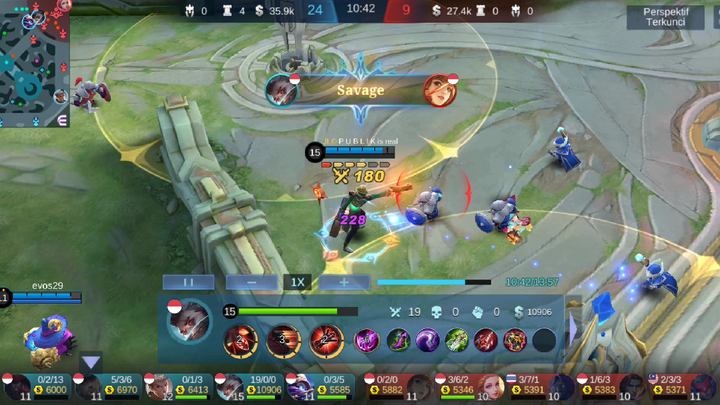Inspect the purple crescent blade item
Image resolution: width=720 pixels, height=405 pixels.
[427, 341]
